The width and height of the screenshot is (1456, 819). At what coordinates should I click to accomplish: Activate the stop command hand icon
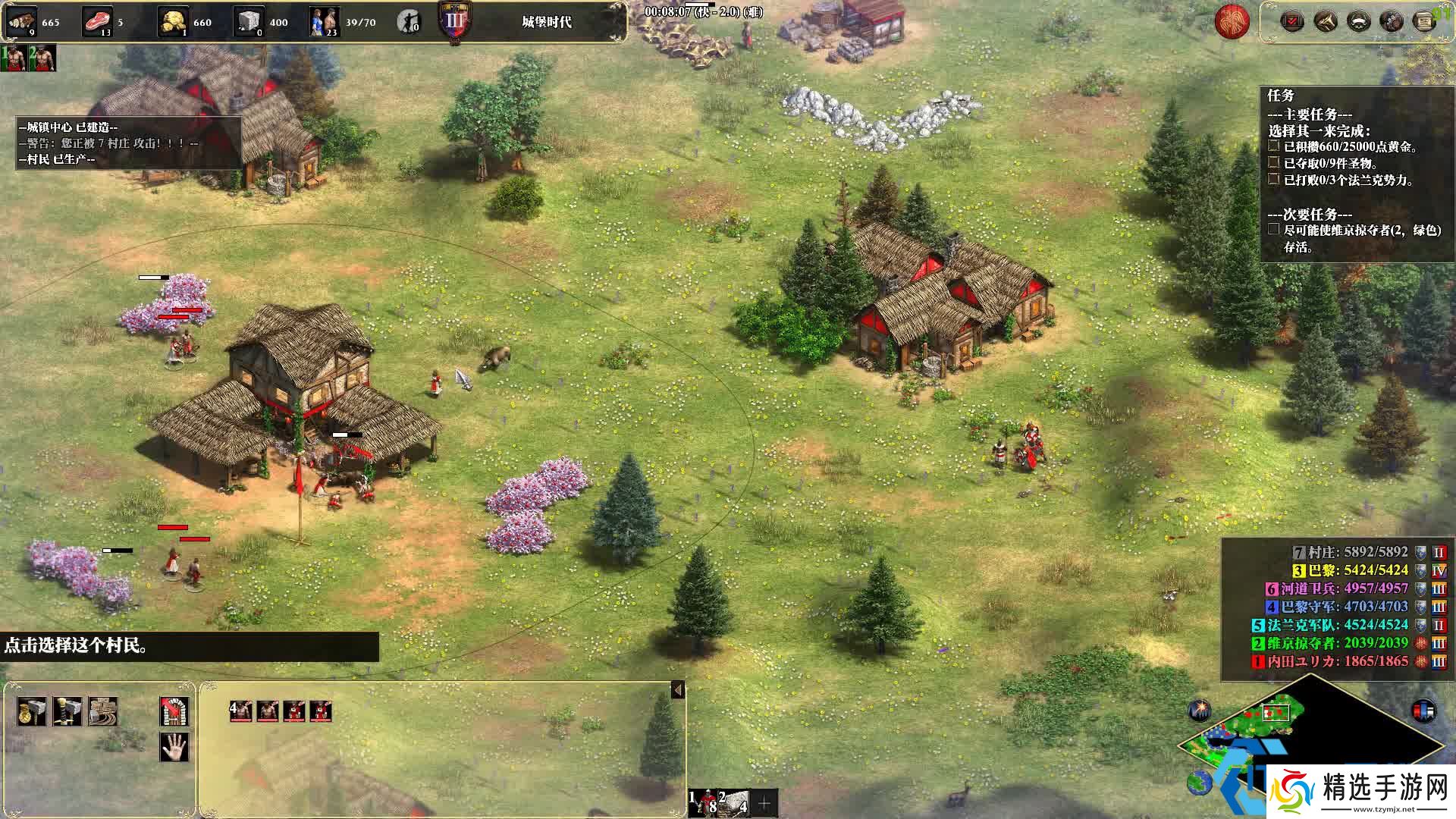(x=174, y=747)
